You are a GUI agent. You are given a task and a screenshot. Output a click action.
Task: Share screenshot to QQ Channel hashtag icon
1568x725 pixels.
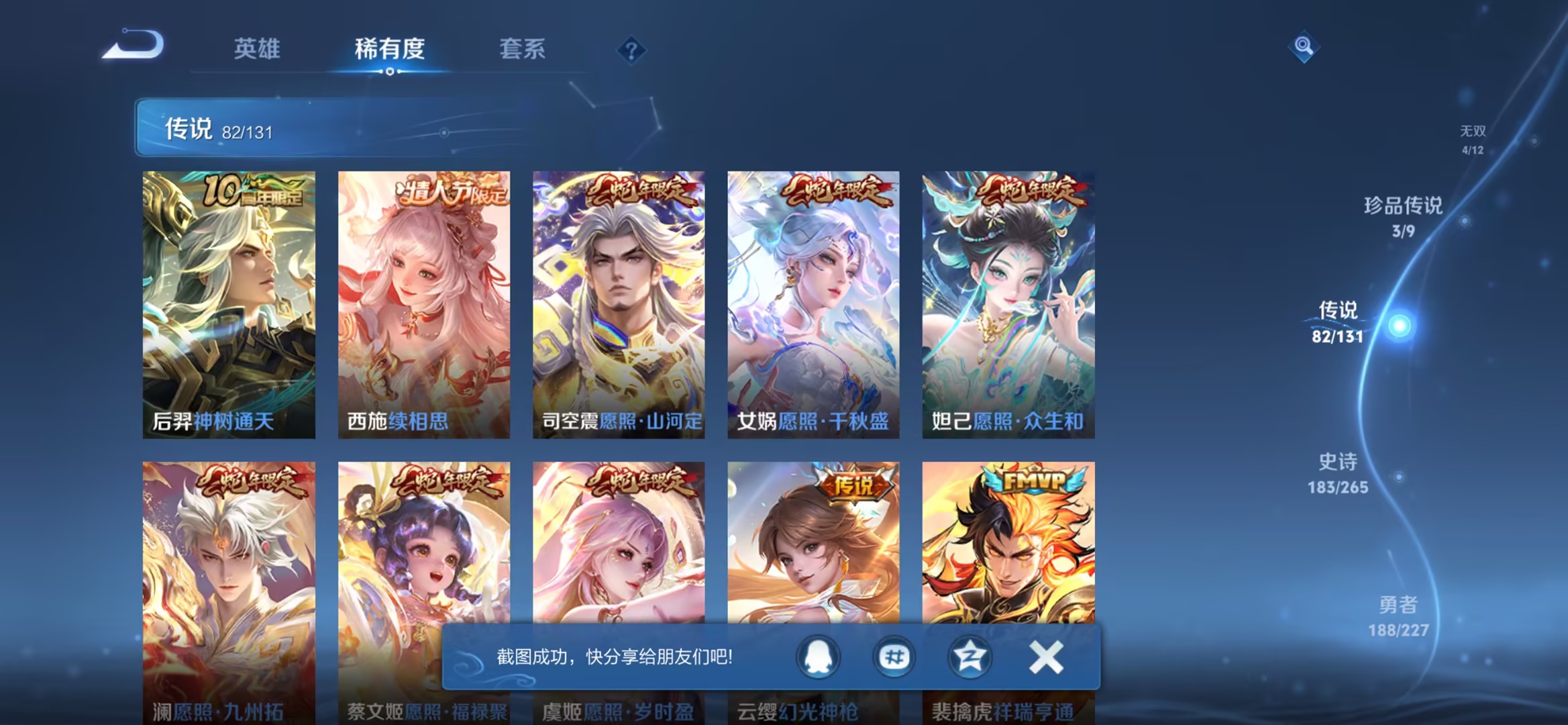coord(894,657)
